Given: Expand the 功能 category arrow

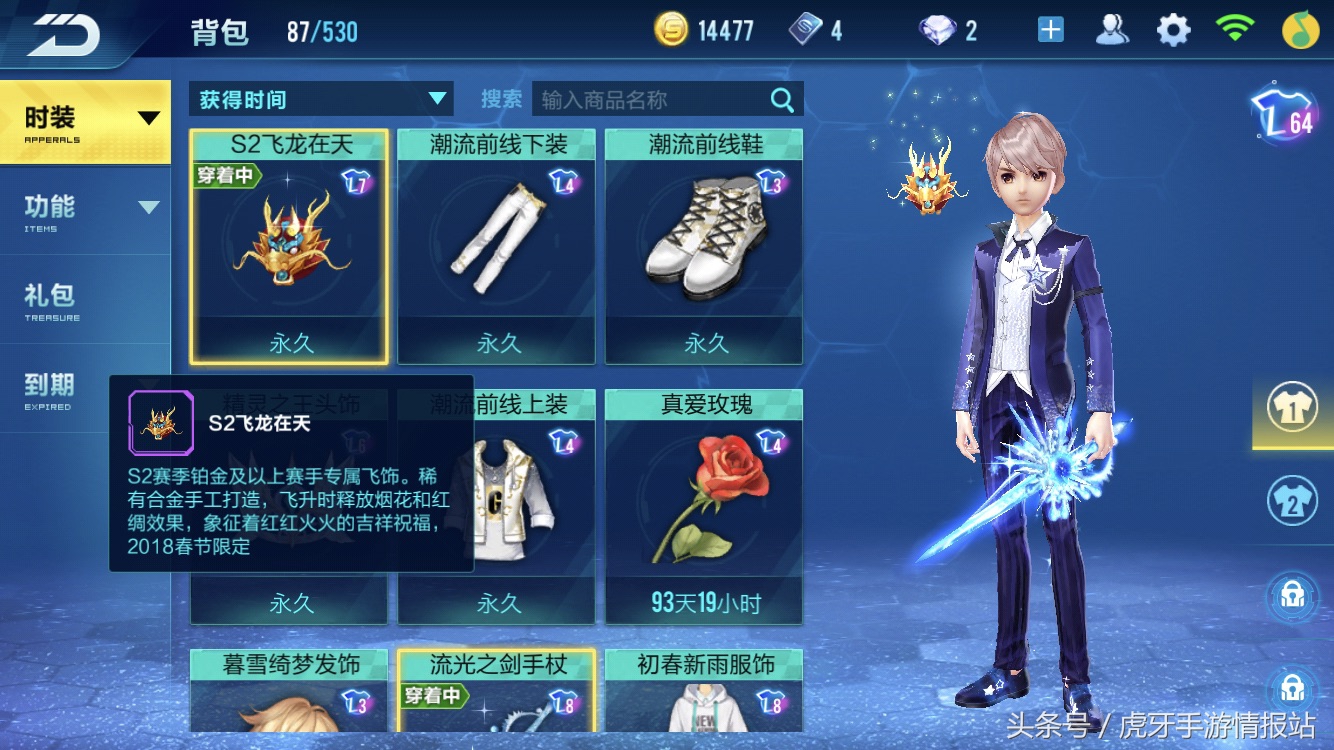Looking at the screenshot, I should [148, 206].
